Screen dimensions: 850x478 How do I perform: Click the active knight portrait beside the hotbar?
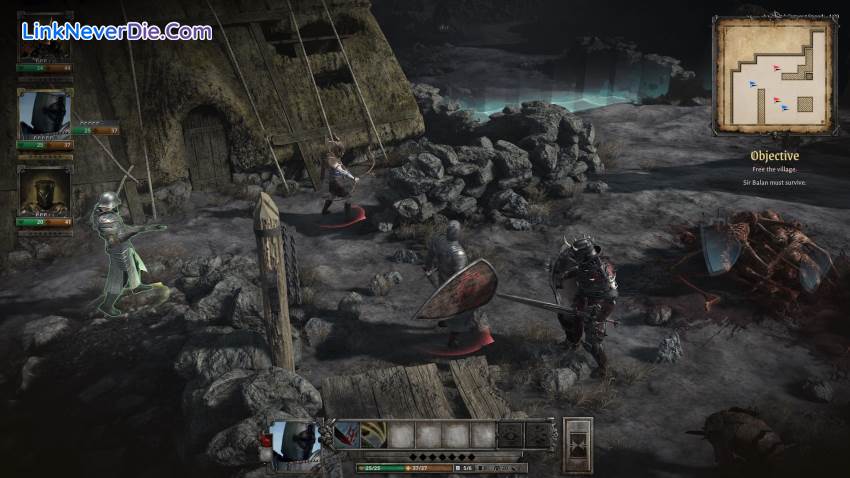coord(297,440)
